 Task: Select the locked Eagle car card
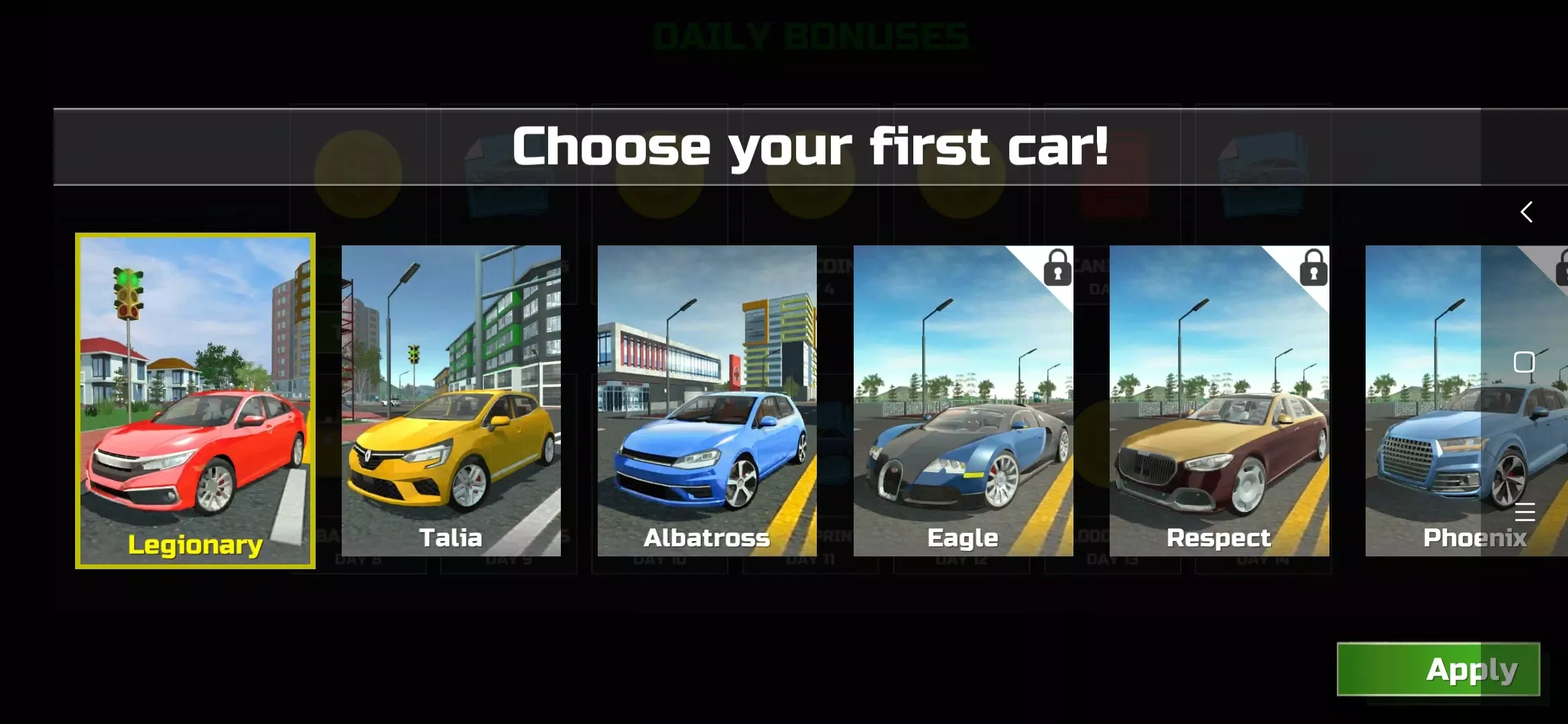963,400
